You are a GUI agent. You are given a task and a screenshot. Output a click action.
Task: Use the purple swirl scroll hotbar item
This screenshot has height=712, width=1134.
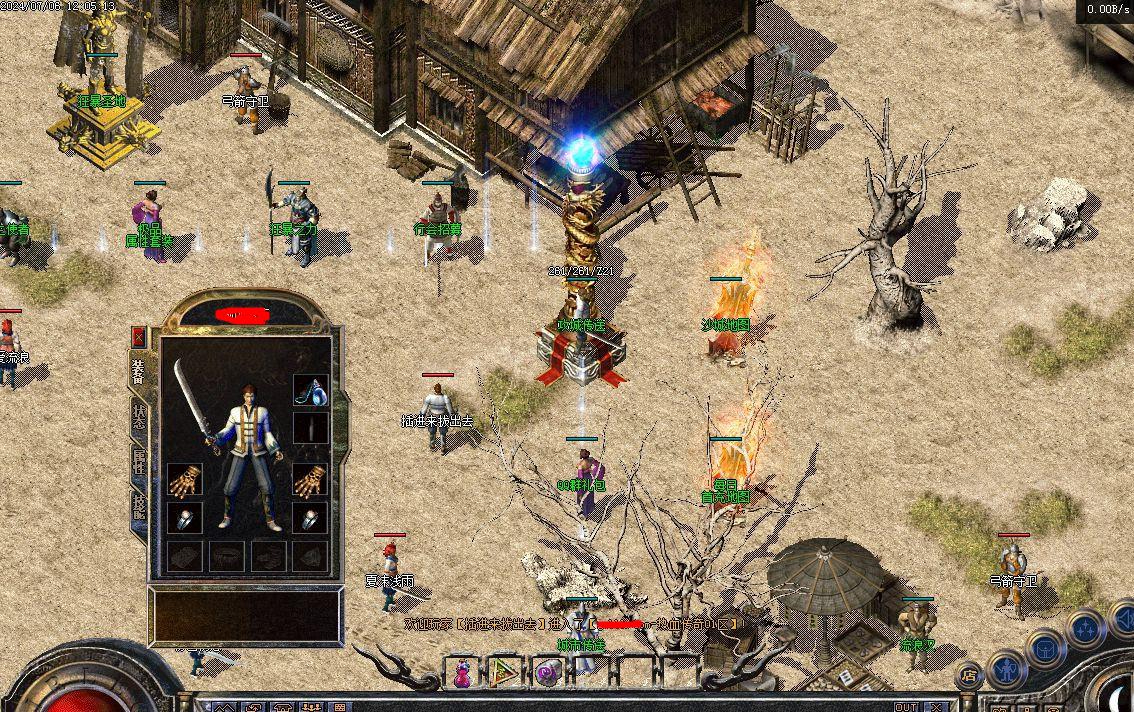(x=546, y=673)
